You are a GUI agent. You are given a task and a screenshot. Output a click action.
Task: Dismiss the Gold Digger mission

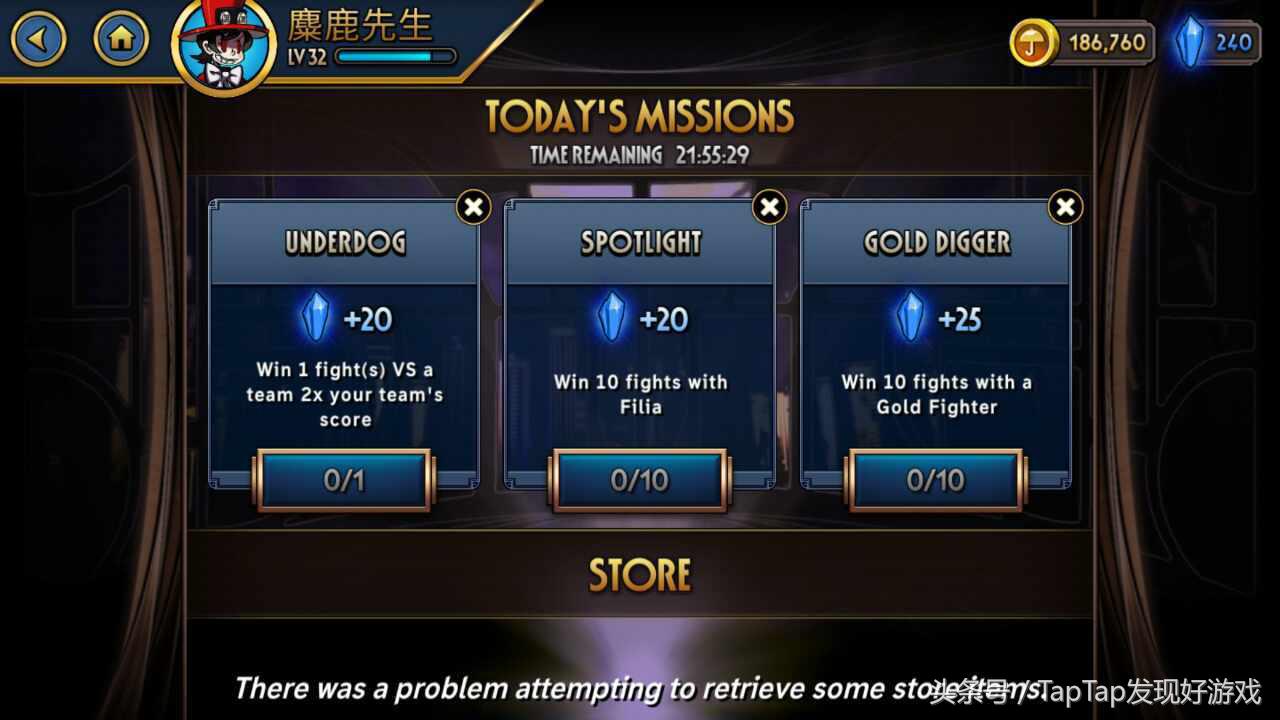[x=1065, y=207]
